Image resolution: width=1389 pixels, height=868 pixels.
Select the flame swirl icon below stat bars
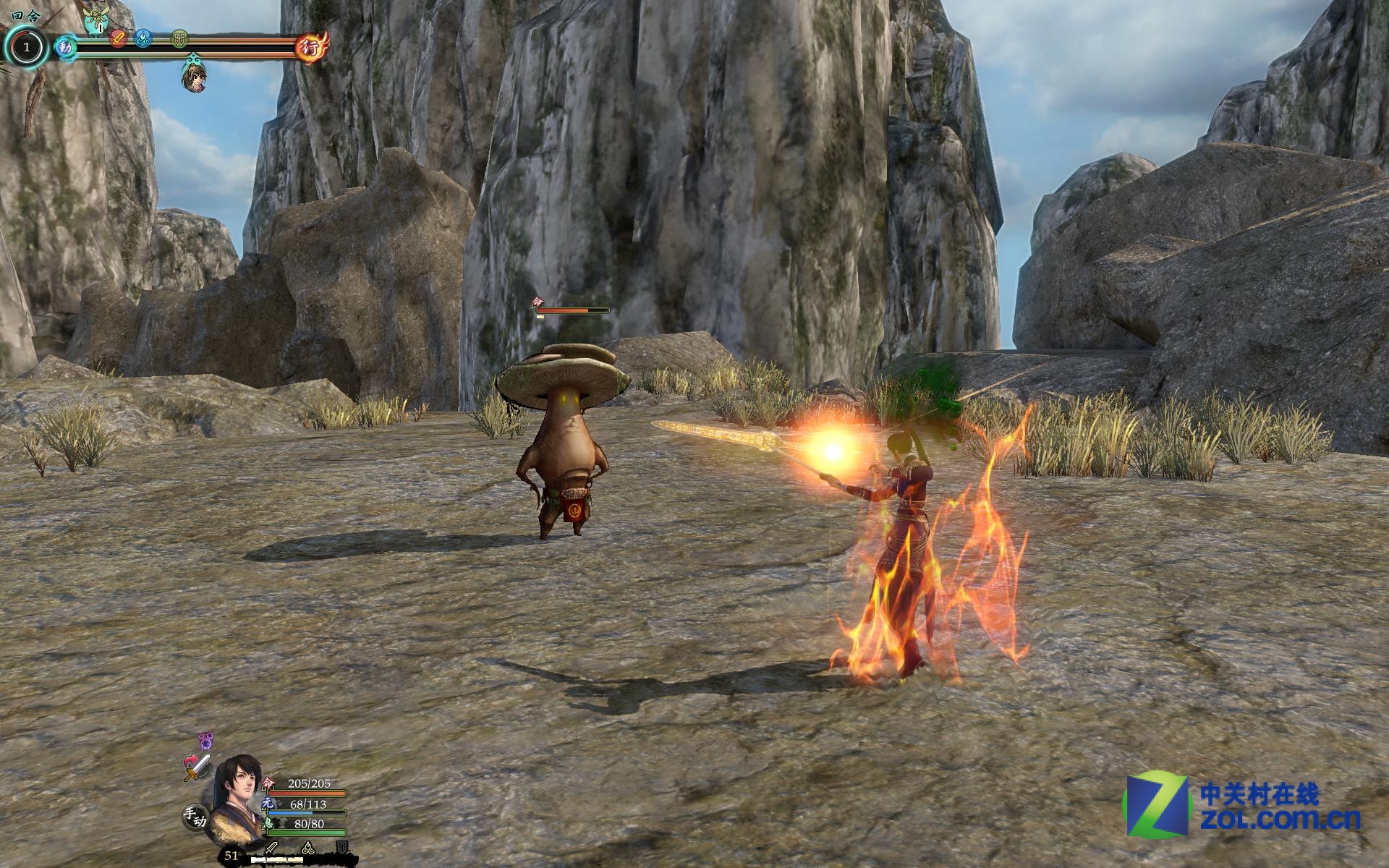307,848
